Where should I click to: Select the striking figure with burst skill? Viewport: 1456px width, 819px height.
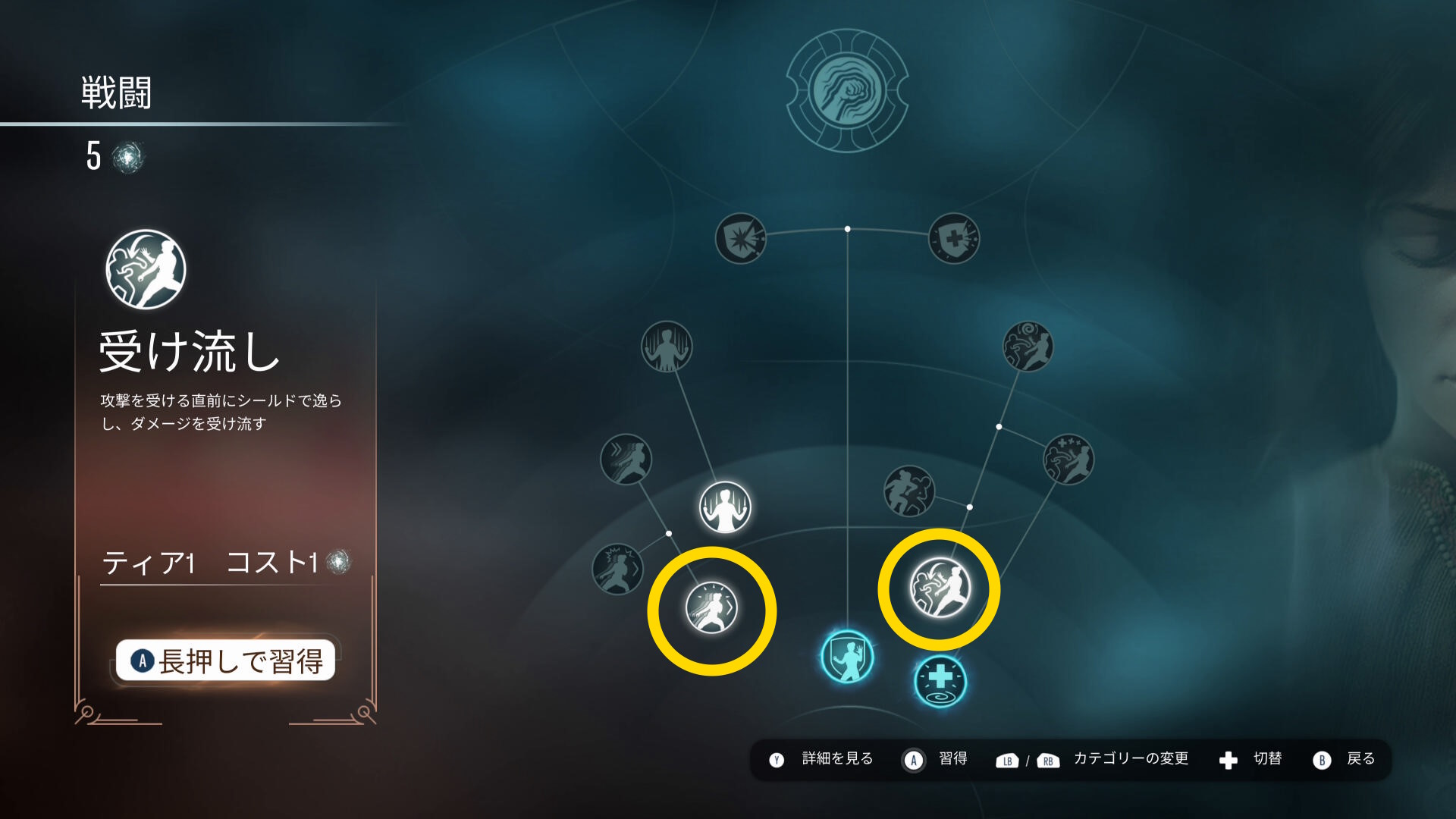pos(617,569)
